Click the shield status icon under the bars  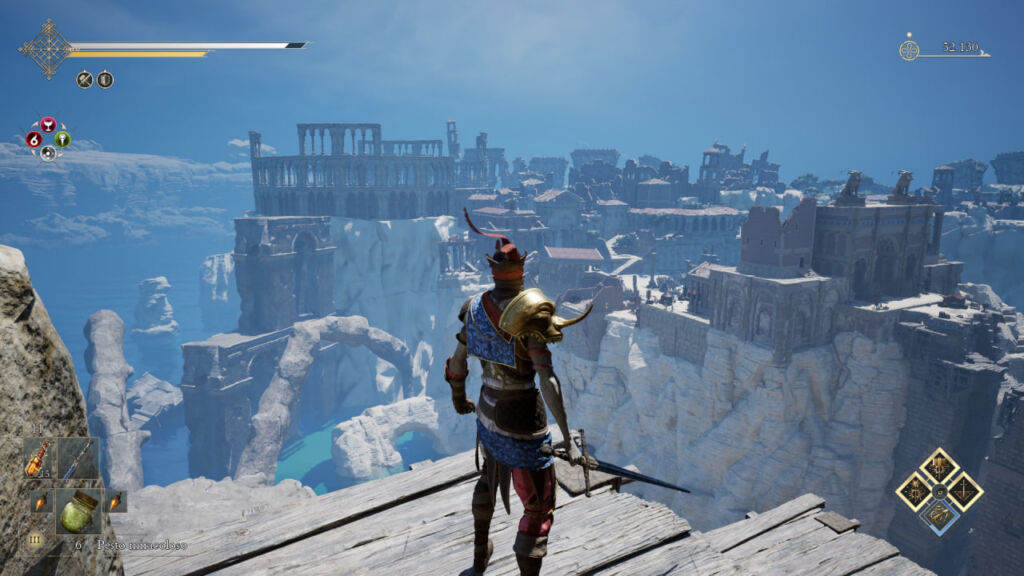105,79
